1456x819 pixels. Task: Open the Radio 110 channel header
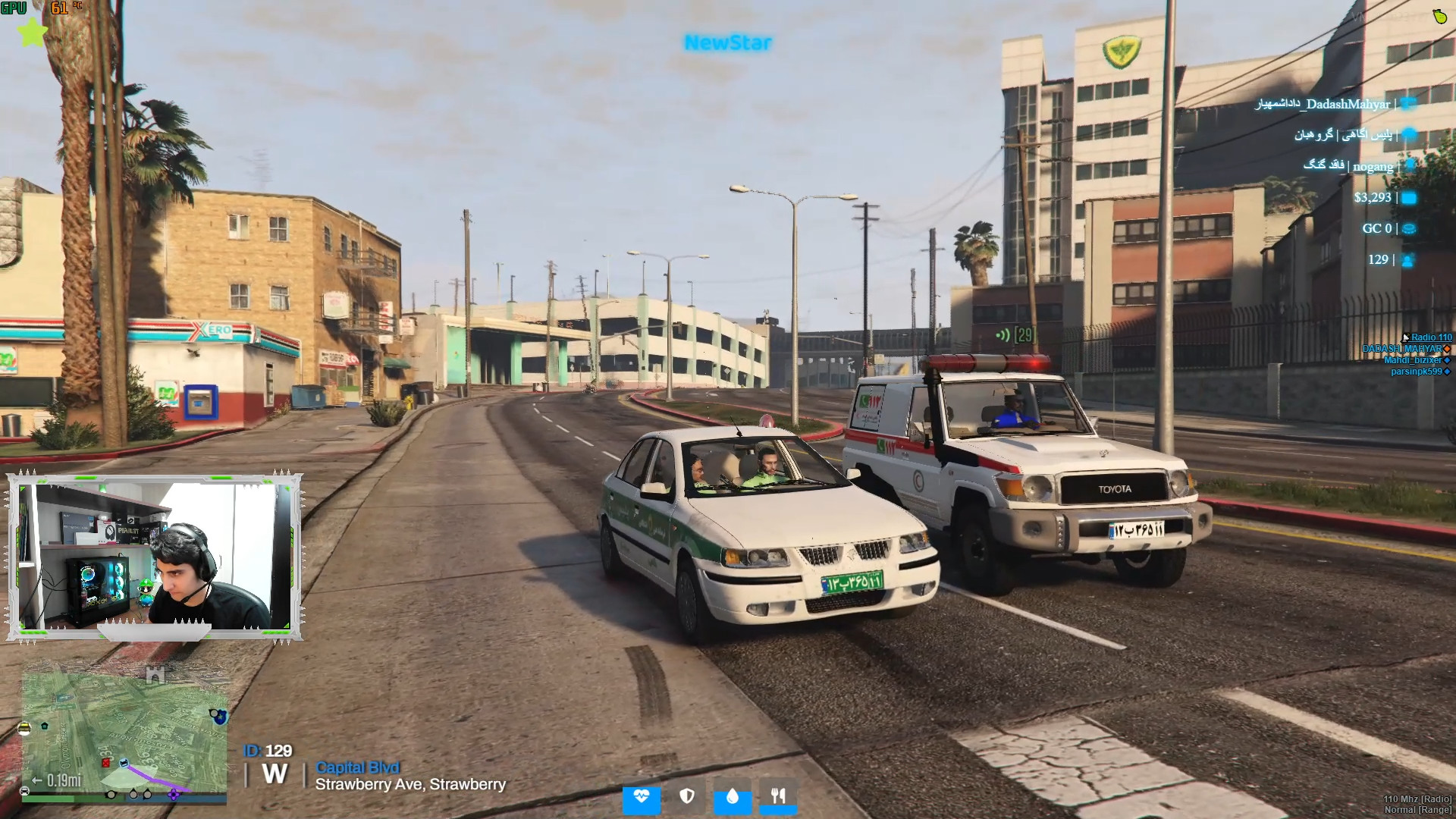pyautogui.click(x=1430, y=337)
